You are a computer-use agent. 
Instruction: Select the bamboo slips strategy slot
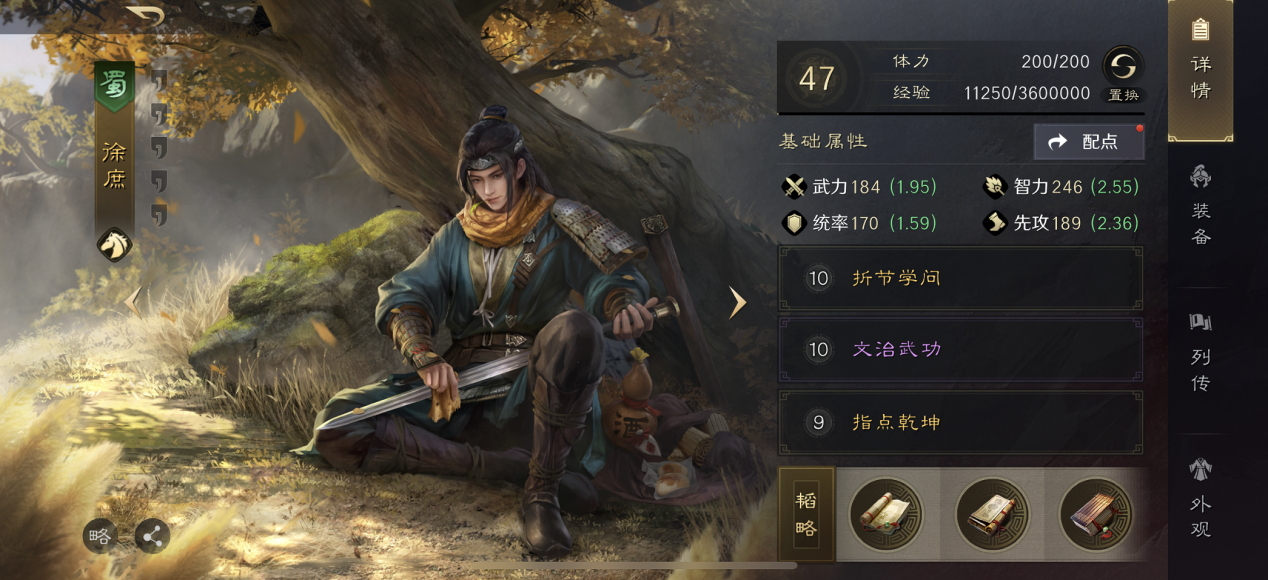[x=1096, y=515]
